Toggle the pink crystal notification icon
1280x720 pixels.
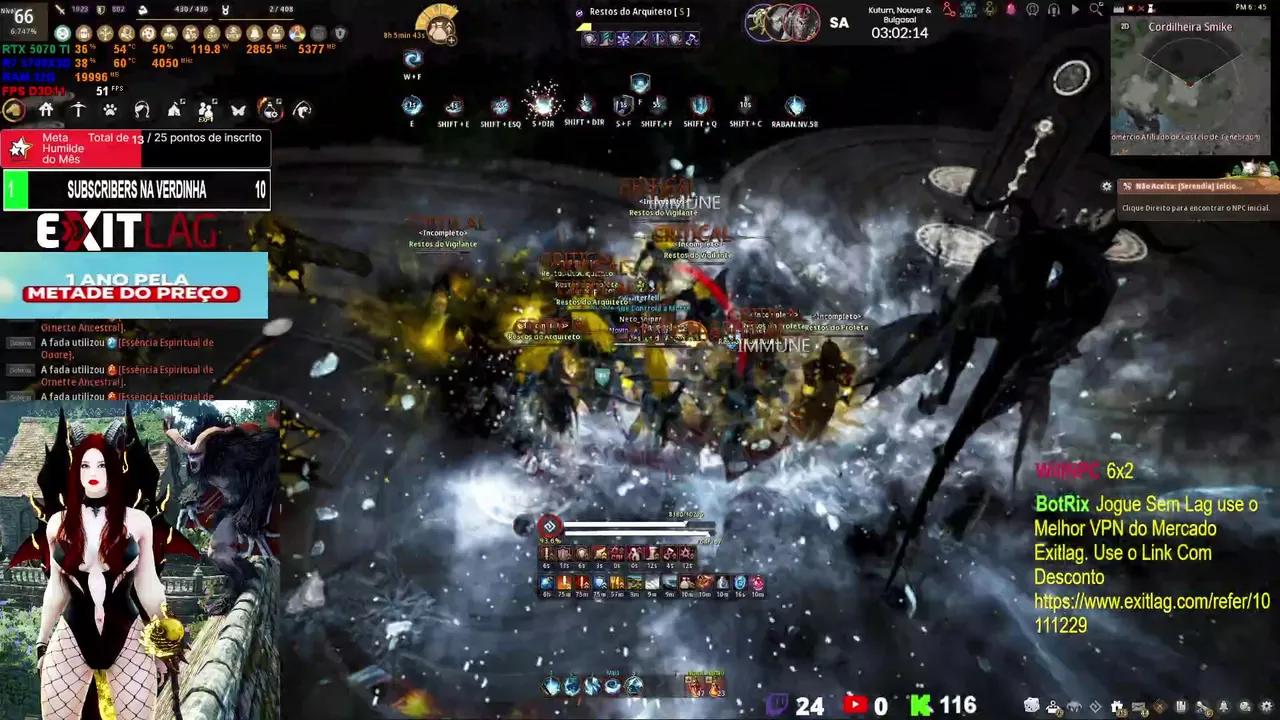point(1010,9)
